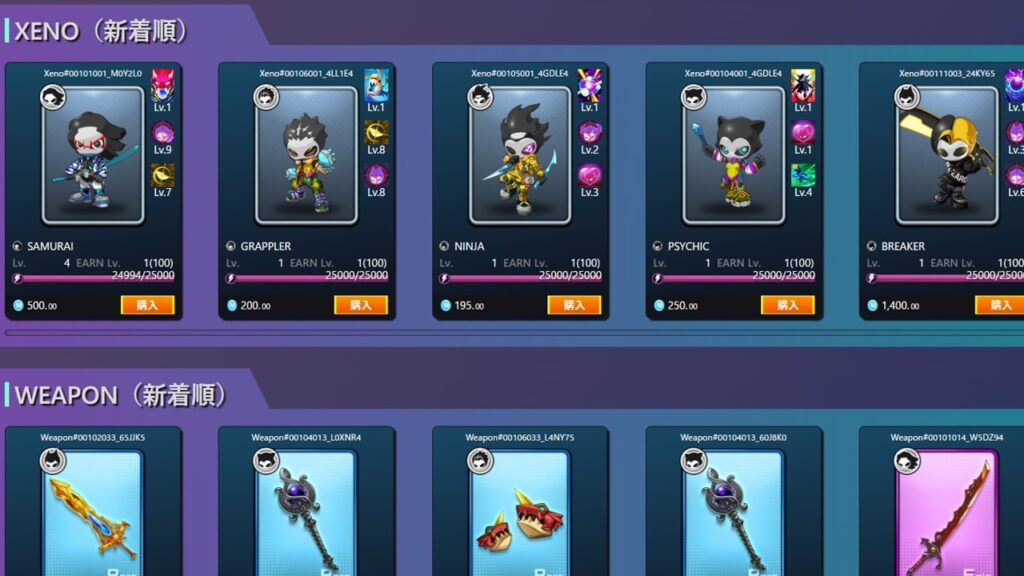Open the Breaker character portrait

pos(946,155)
